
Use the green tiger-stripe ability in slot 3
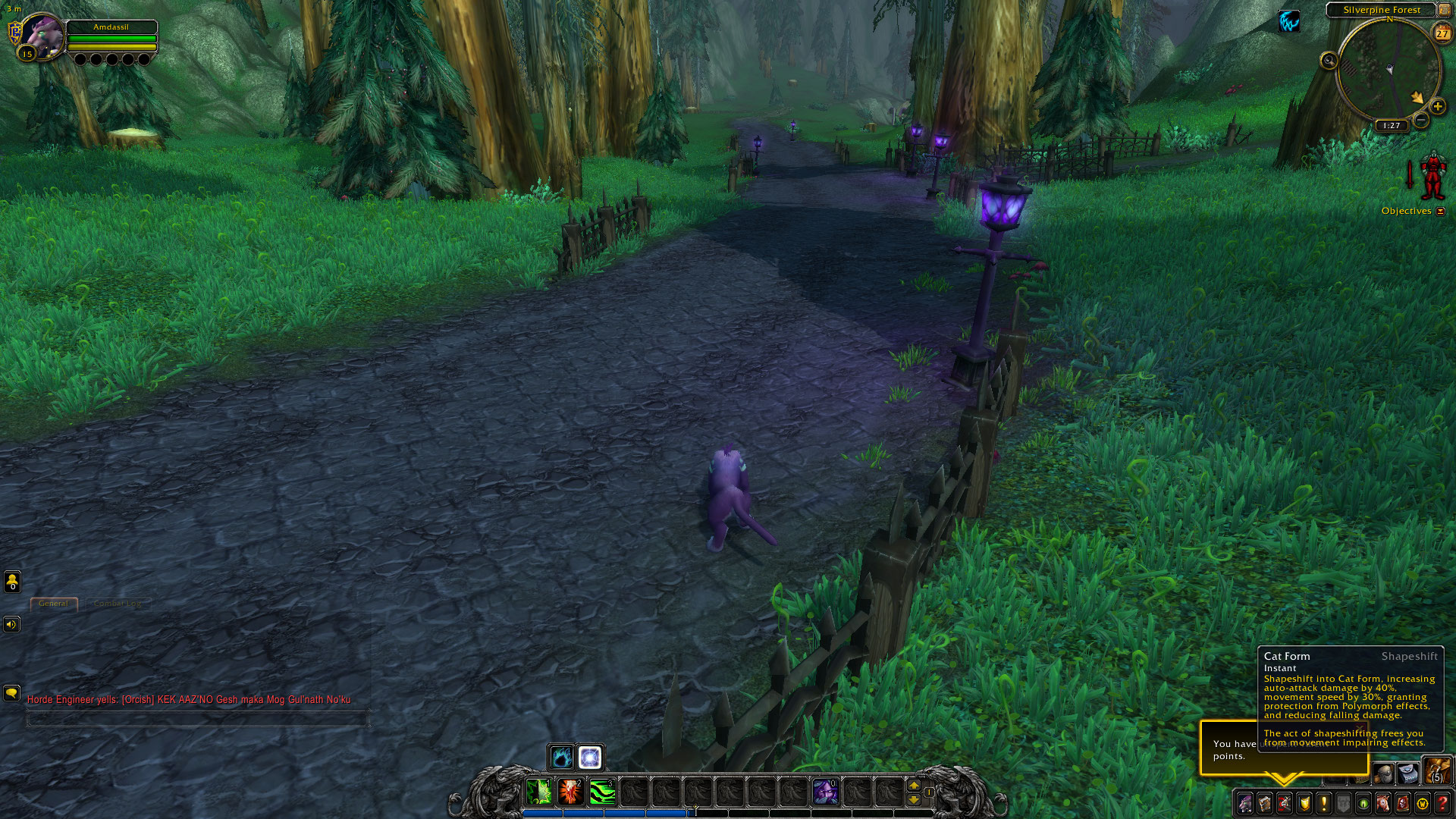(602, 792)
